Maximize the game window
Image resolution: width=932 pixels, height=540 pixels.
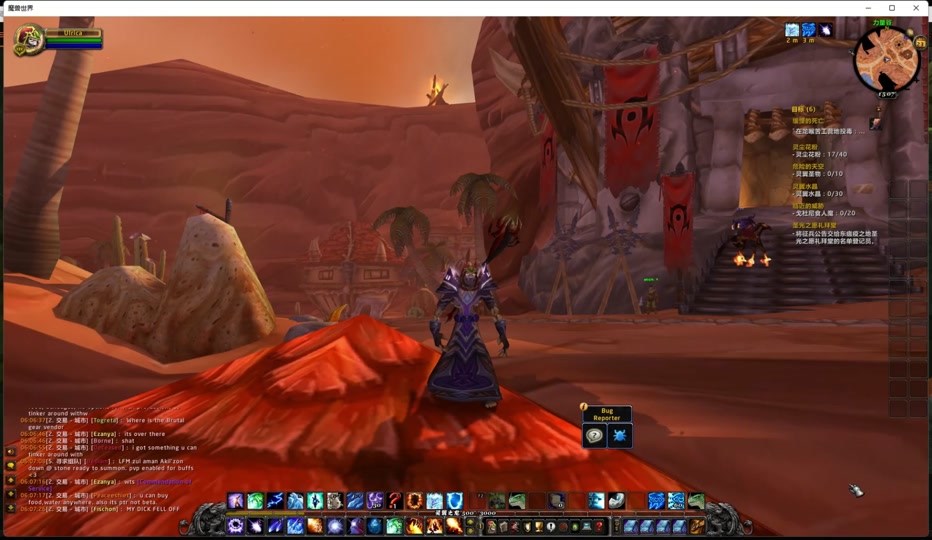coord(892,8)
